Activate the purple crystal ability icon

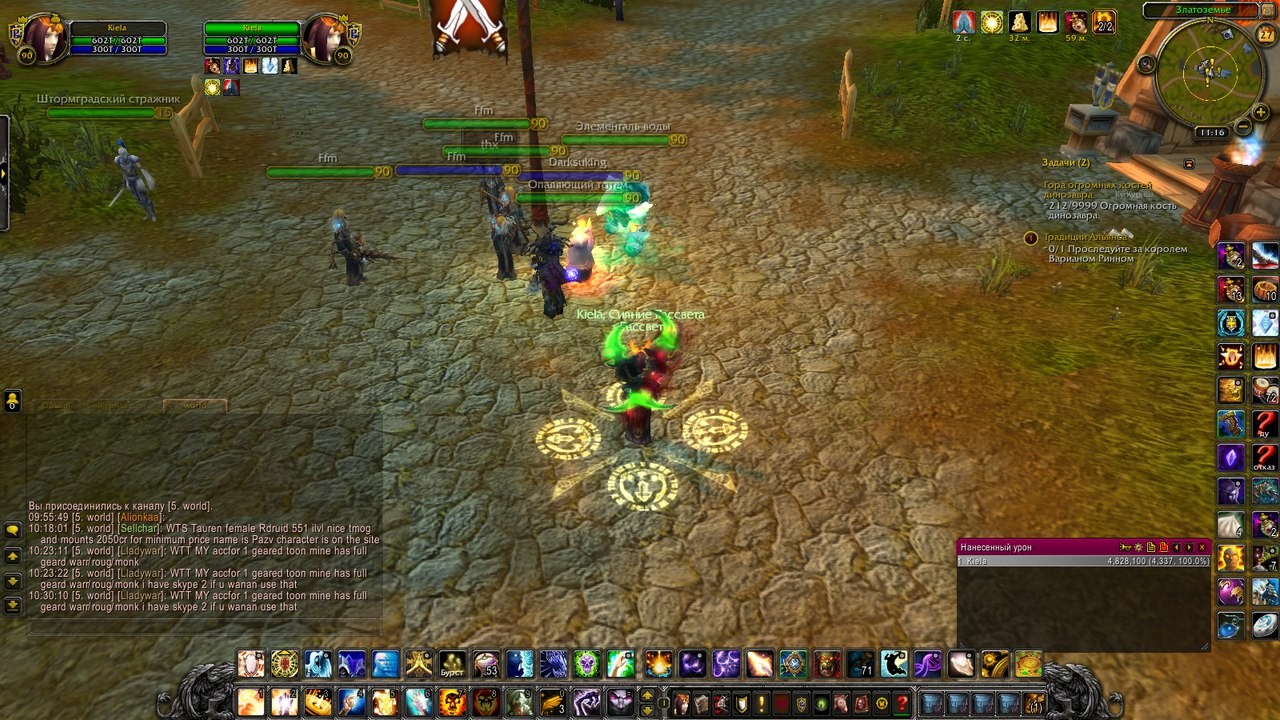[1231, 457]
